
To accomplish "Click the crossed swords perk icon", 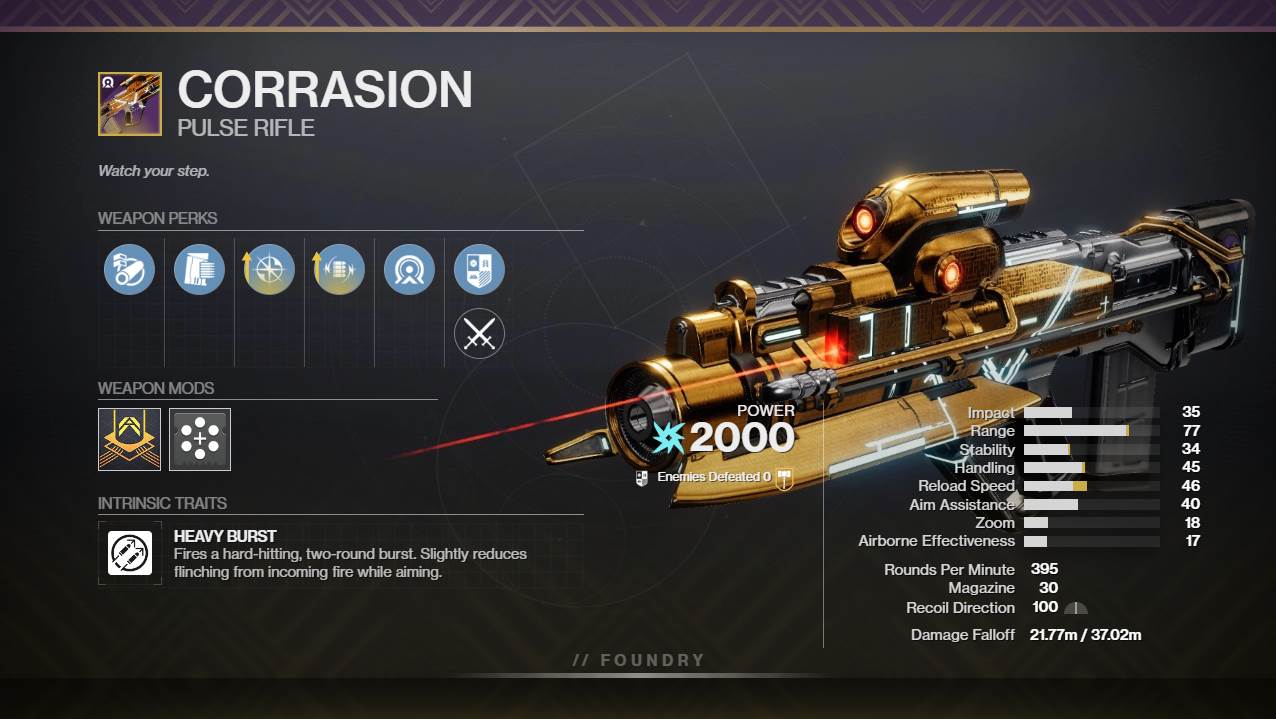I will point(479,334).
